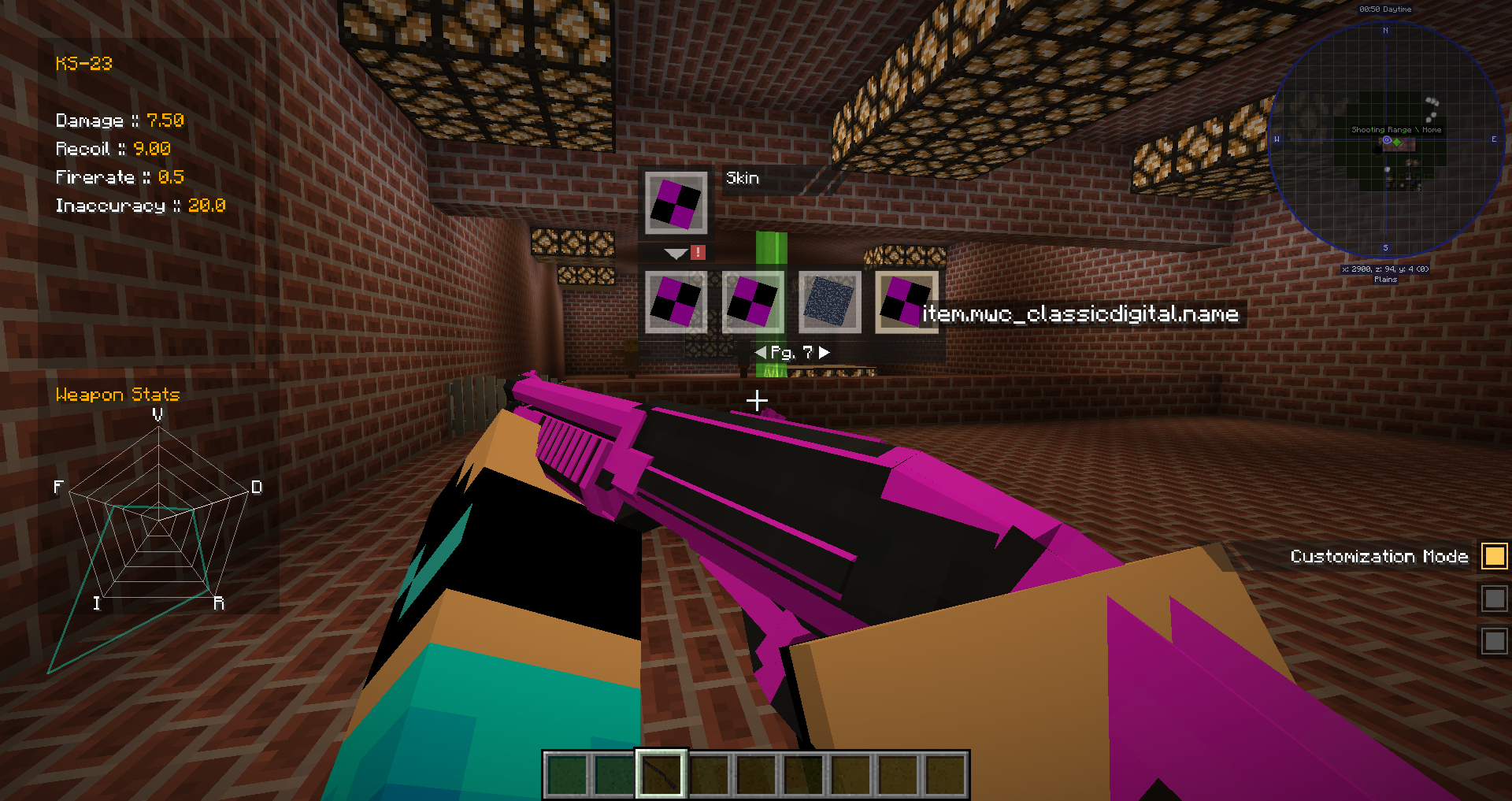Click the Inaccuracy value in weapon stats

click(206, 206)
